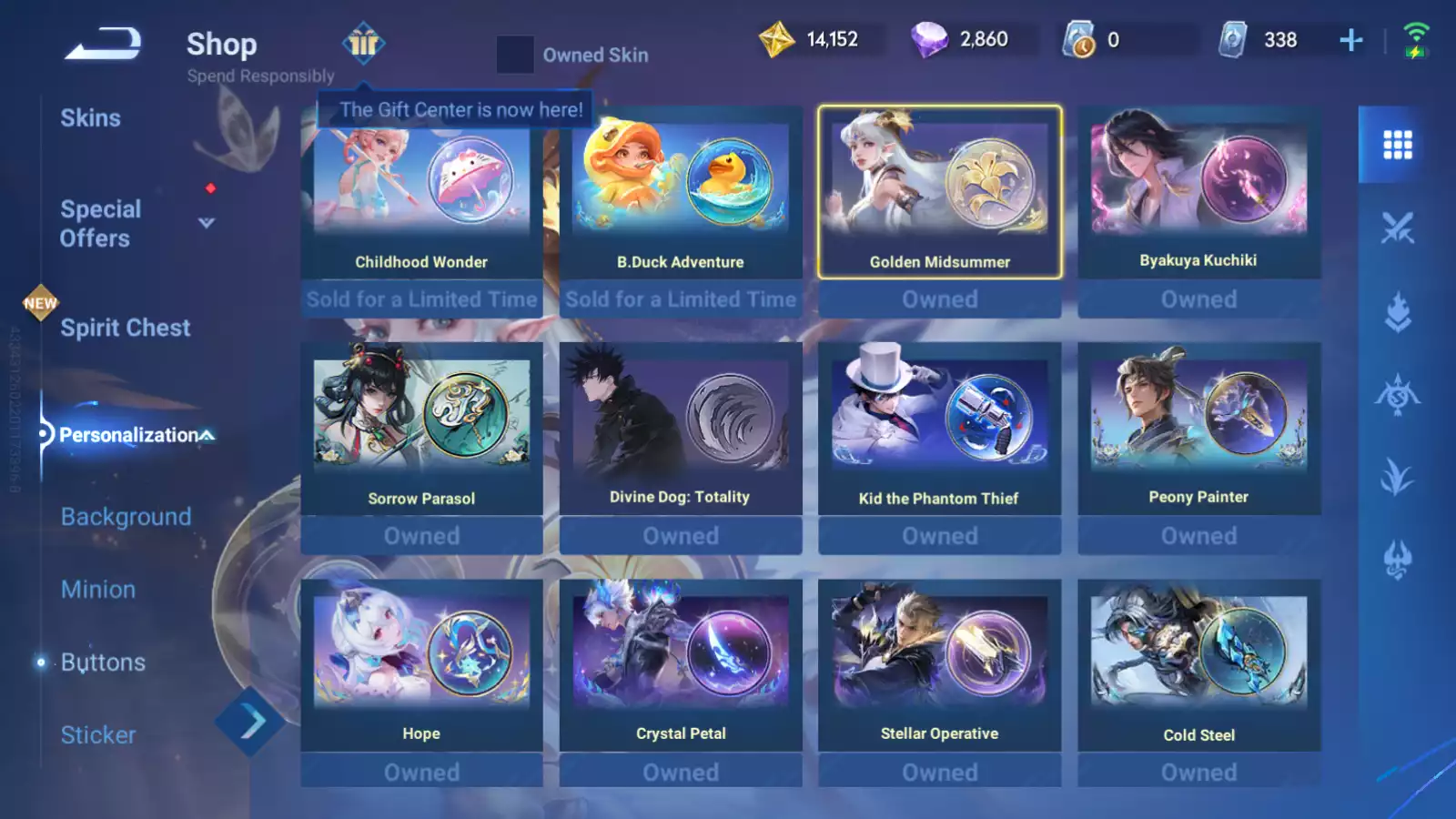This screenshot has height=819, width=1456.
Task: Select the Childhood Wonder item card
Action: 421,196
